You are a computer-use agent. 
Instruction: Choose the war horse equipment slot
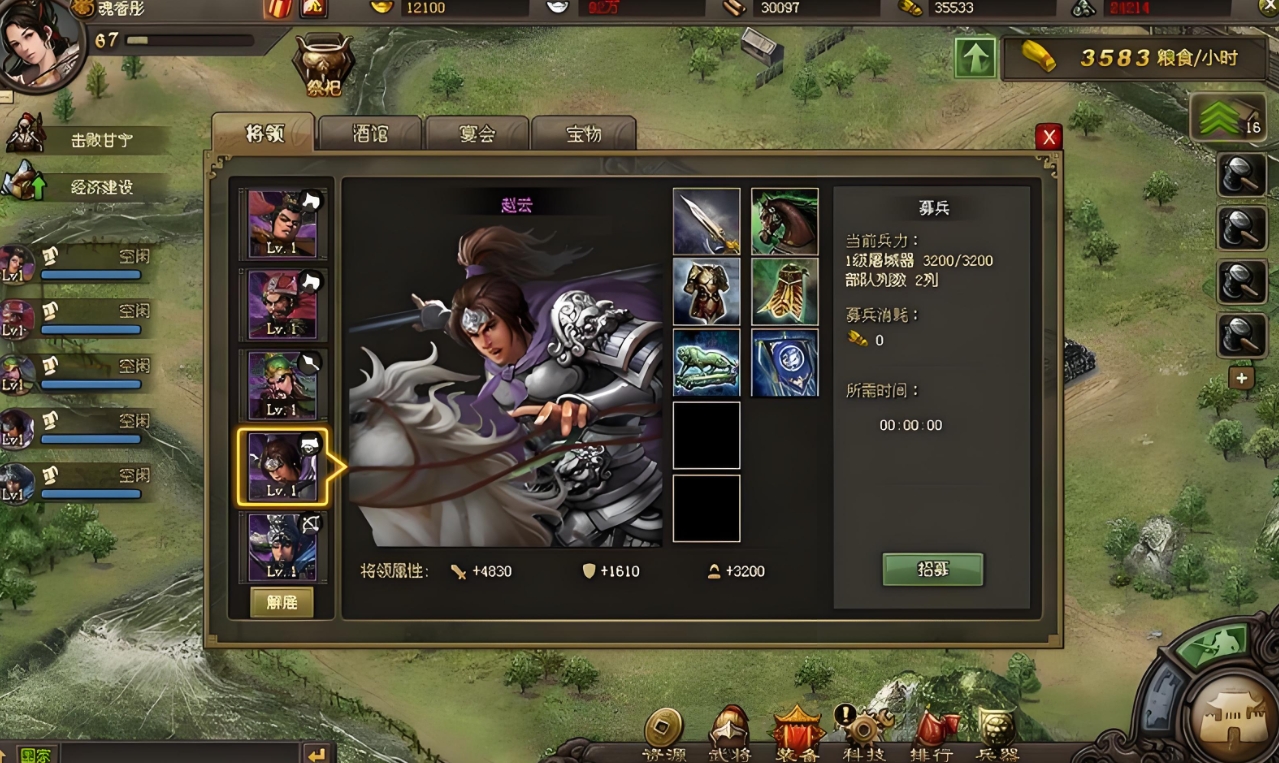785,222
